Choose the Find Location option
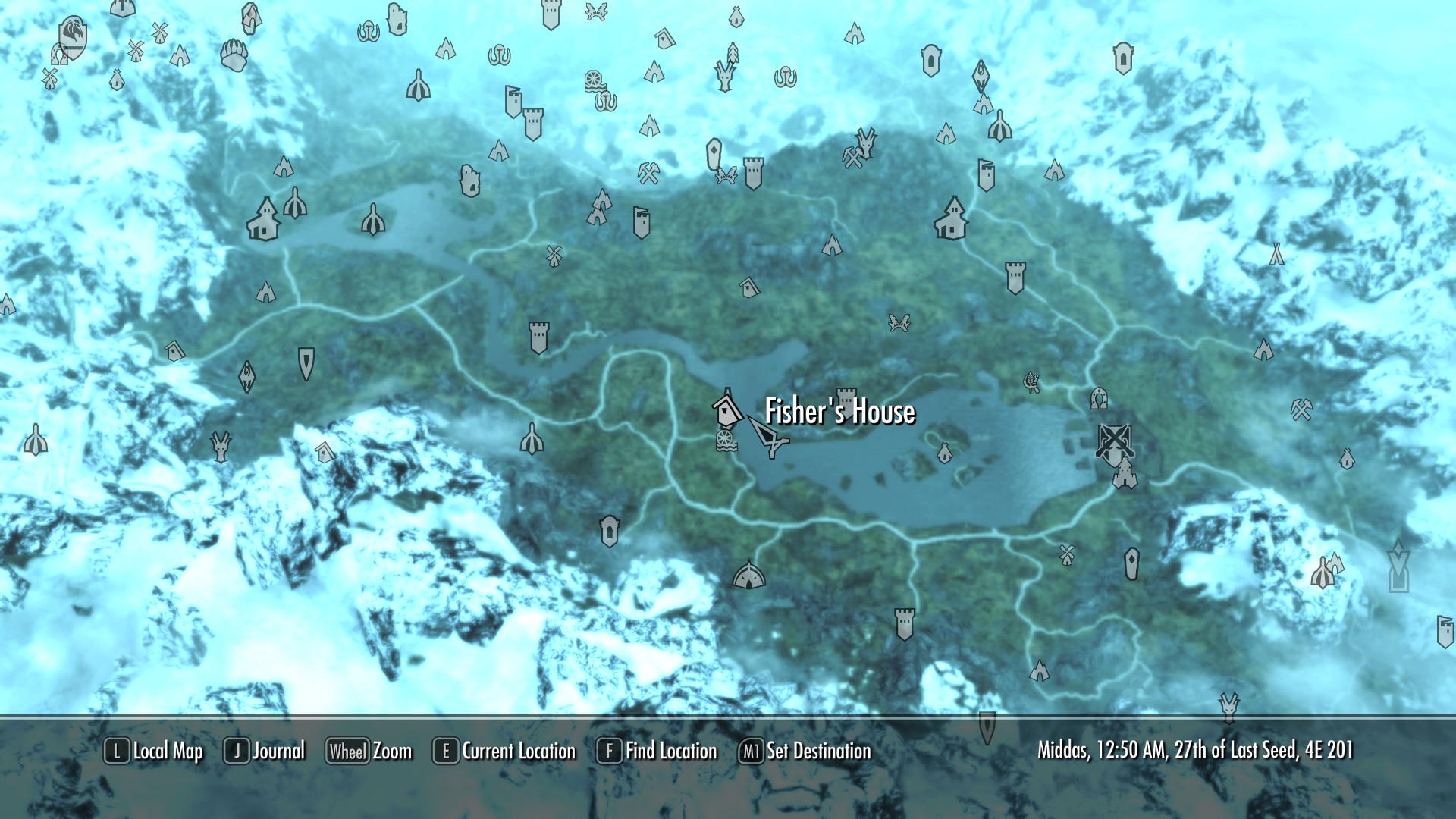Screen dimensions: 1456x819 pyautogui.click(x=657, y=752)
